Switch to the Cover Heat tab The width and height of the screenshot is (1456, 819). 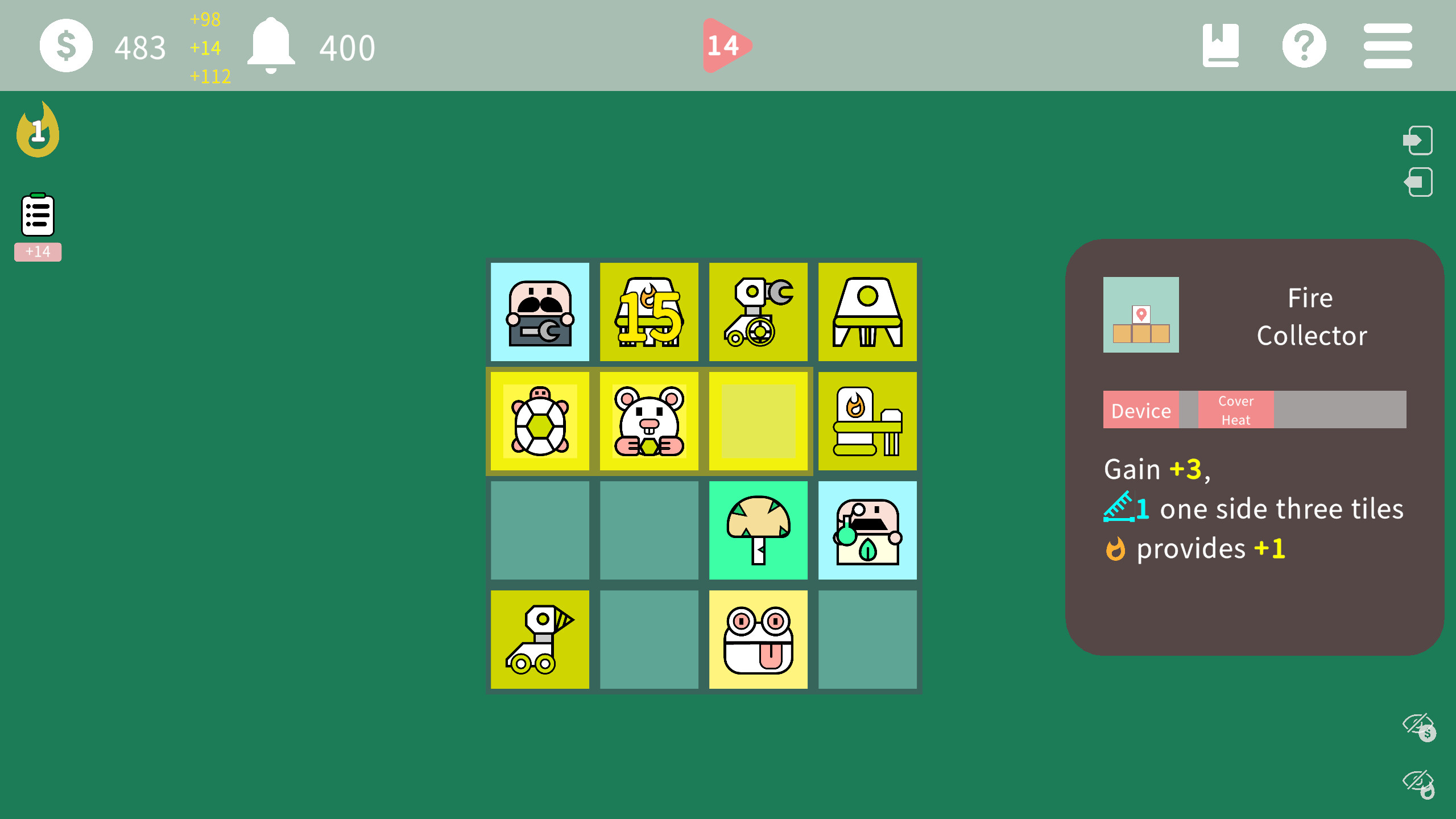pos(1235,409)
